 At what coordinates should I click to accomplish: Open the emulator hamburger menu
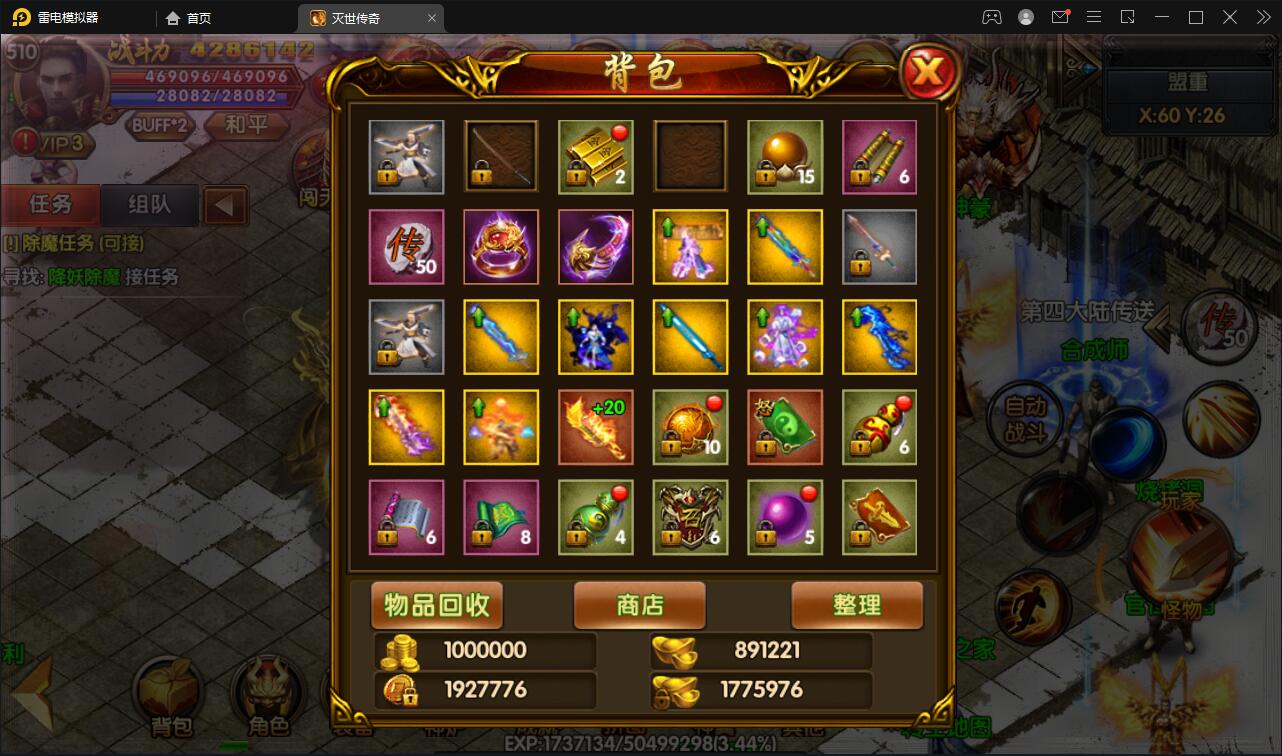(1094, 17)
